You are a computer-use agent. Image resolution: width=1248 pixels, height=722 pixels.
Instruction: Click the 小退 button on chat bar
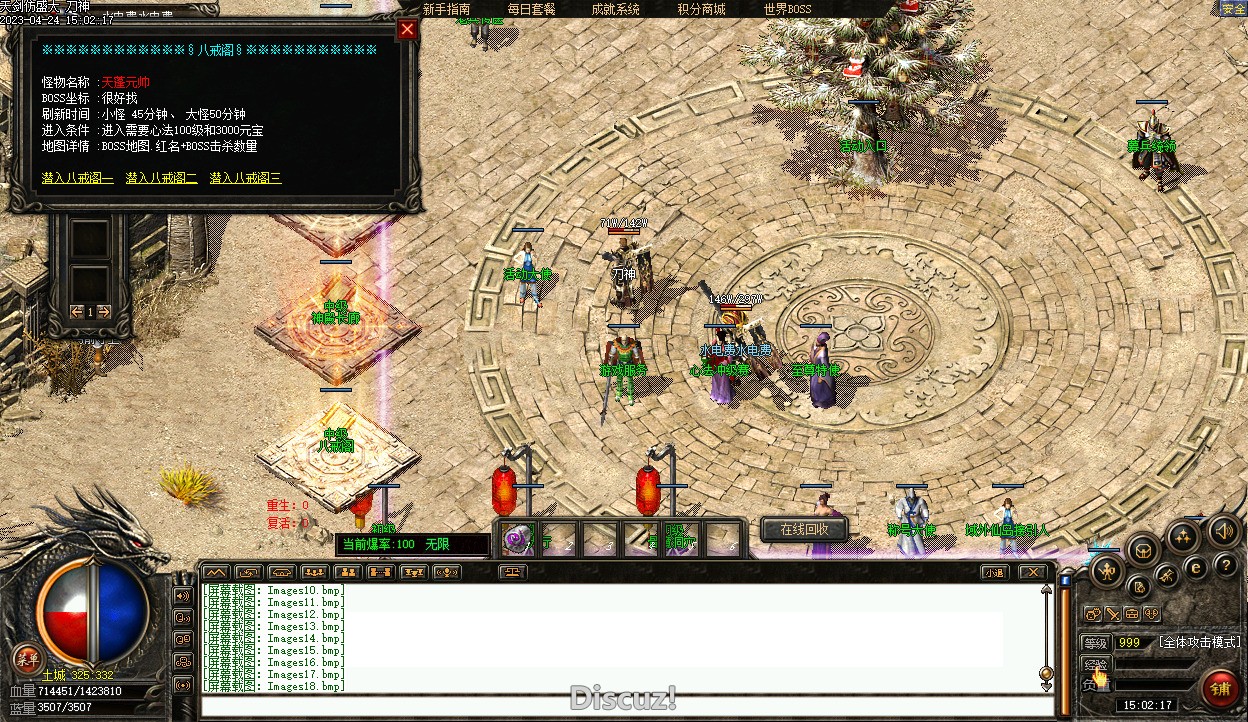[993, 572]
